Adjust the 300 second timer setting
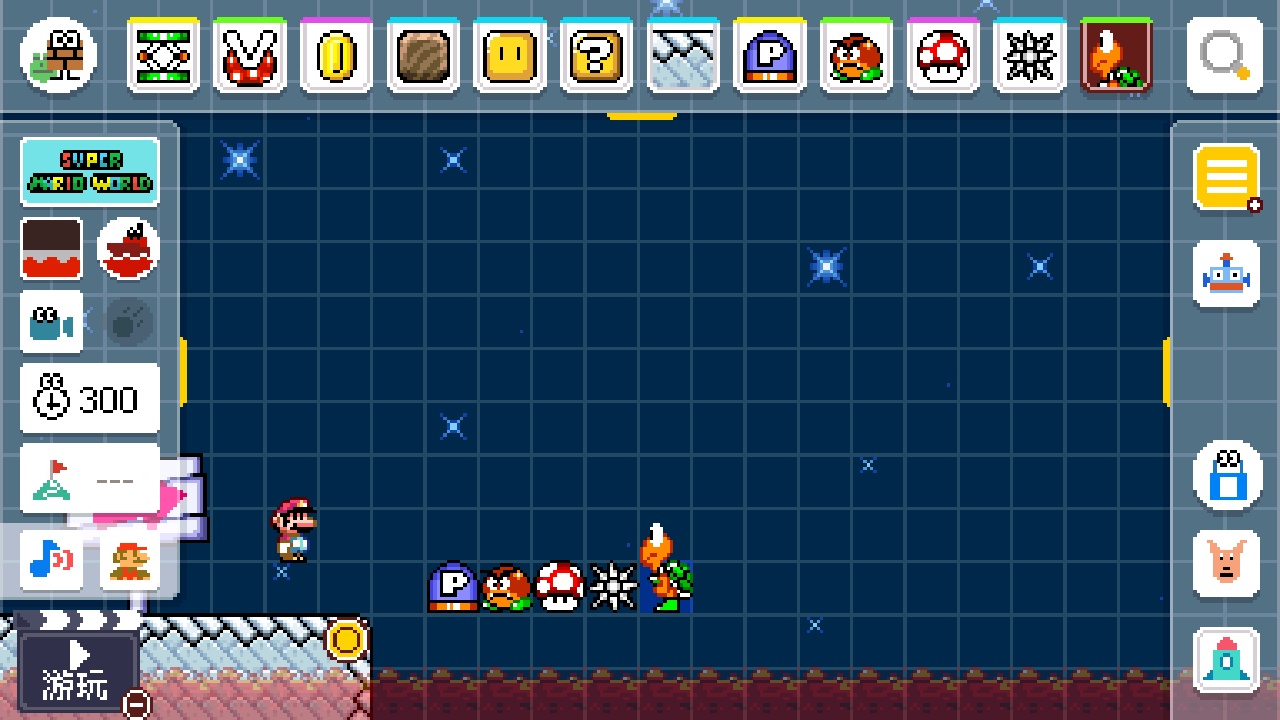Viewport: 1280px width, 720px height. pyautogui.click(x=90, y=400)
